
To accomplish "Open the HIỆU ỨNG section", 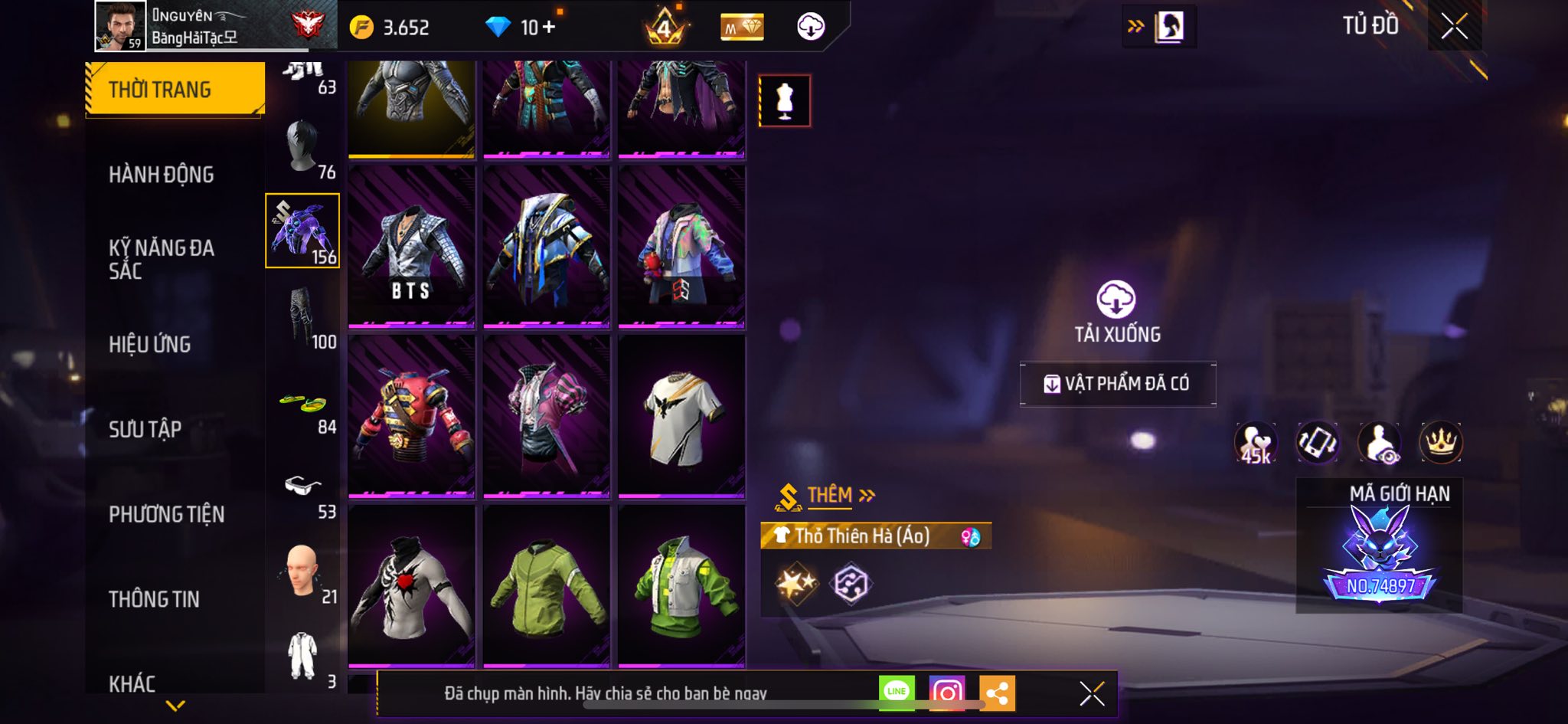I will pos(149,345).
